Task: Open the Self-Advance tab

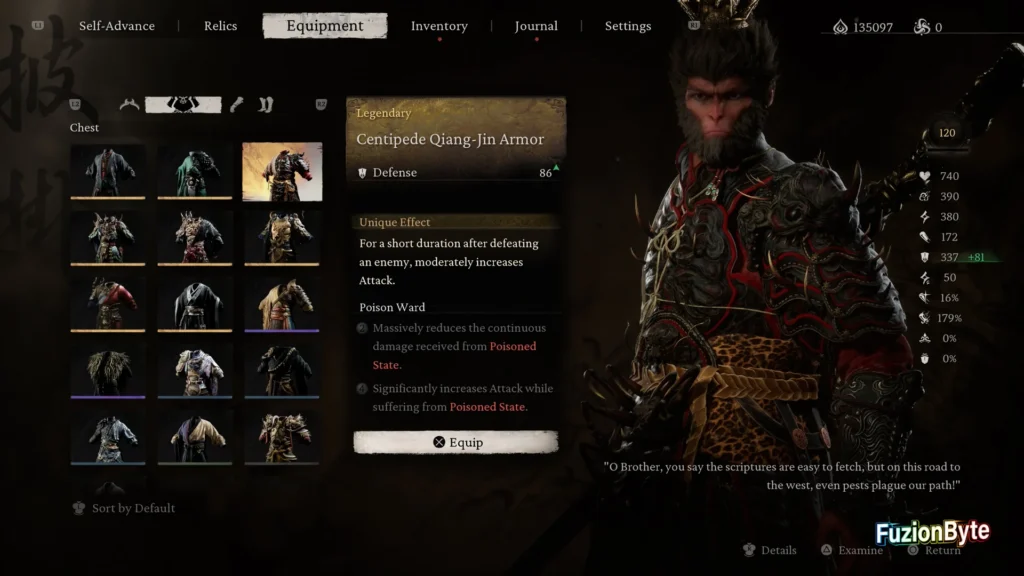Action: click(x=117, y=26)
